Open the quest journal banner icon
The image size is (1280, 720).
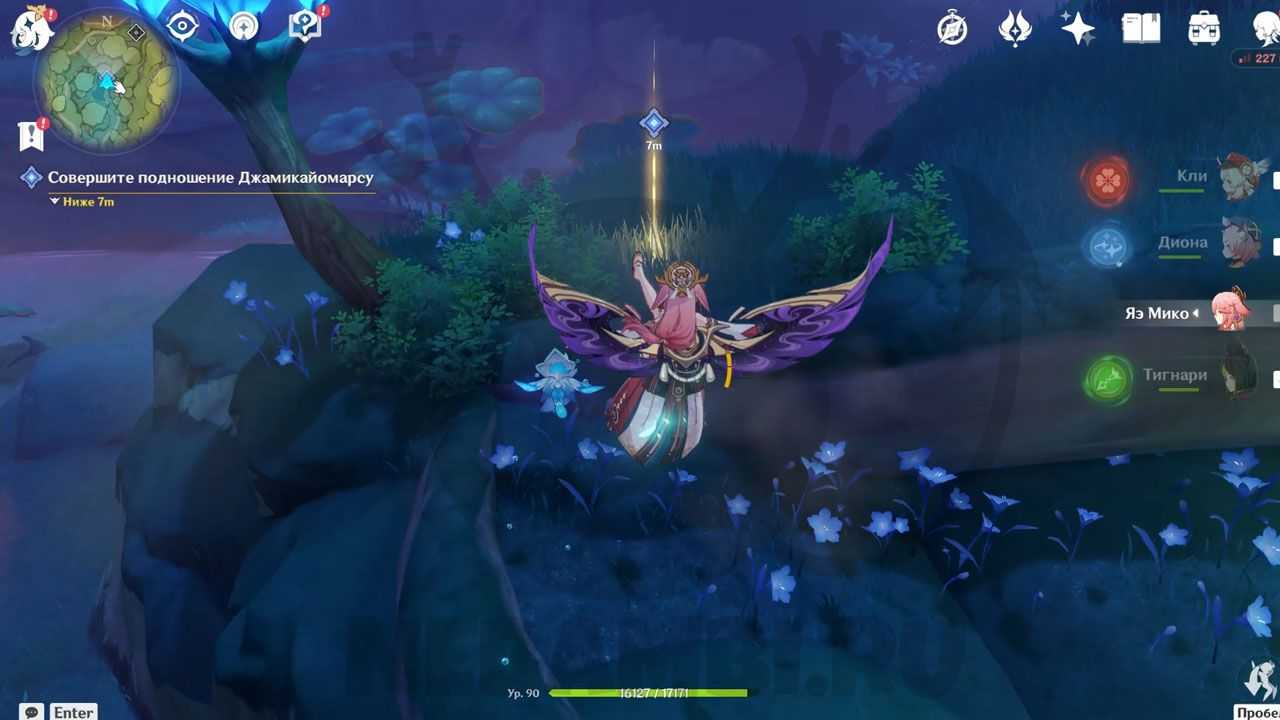30,135
